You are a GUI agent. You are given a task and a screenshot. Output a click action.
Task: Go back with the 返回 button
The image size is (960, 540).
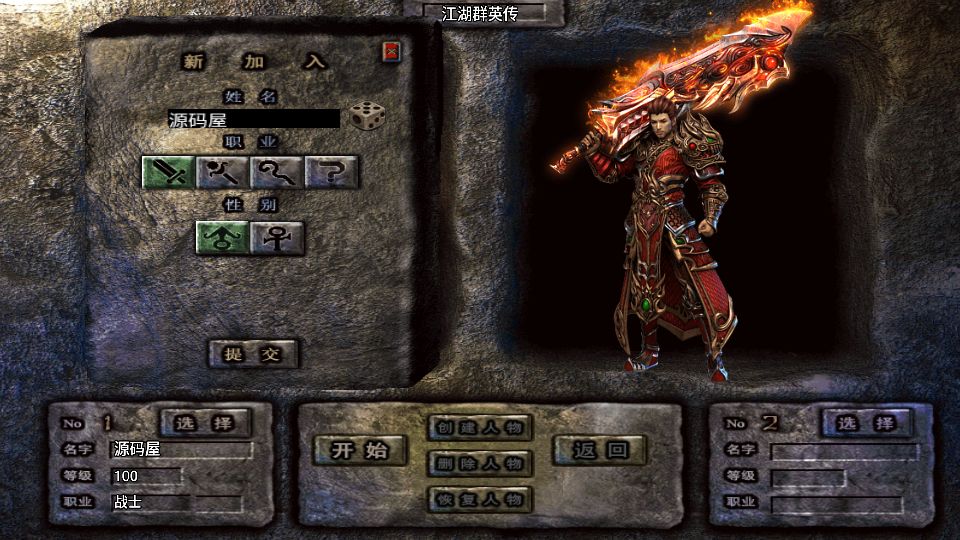[x=600, y=450]
